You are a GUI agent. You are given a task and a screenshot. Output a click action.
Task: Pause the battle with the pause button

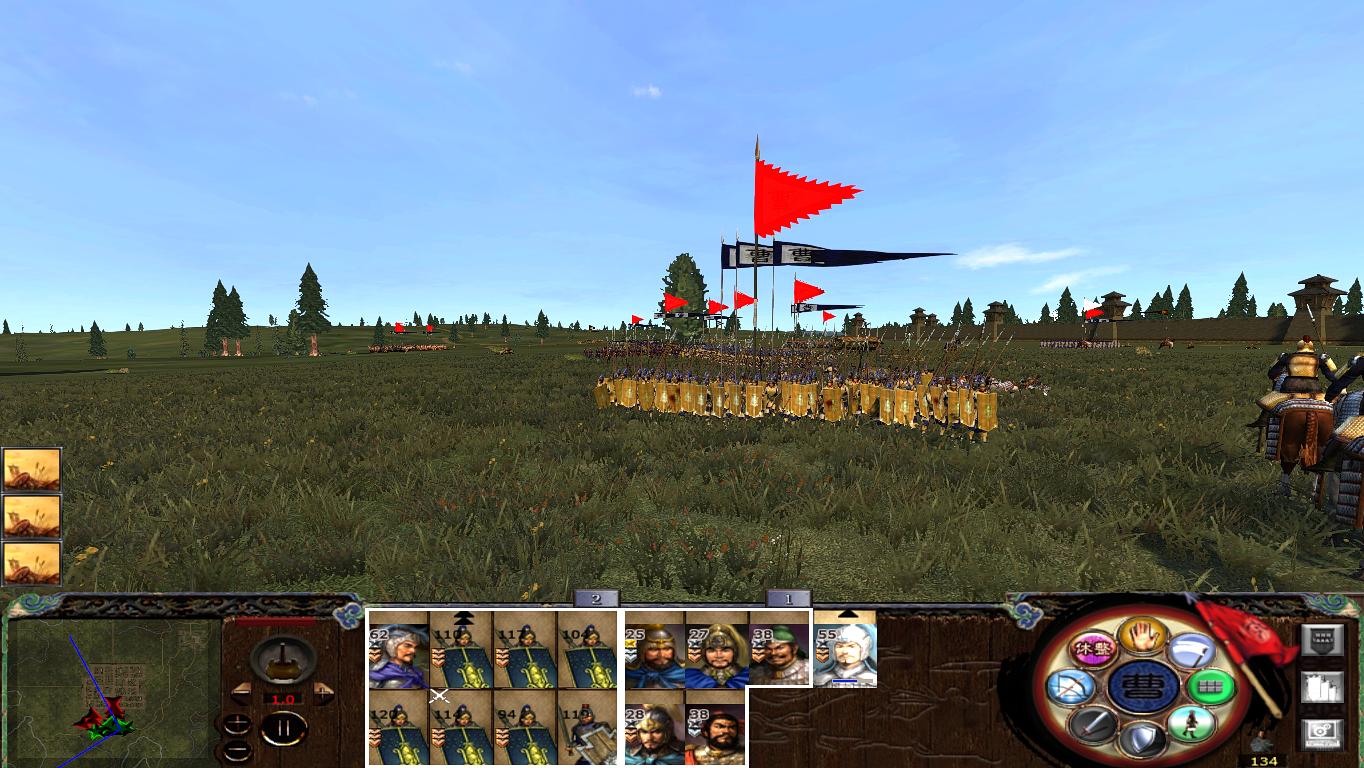pyautogui.click(x=285, y=727)
